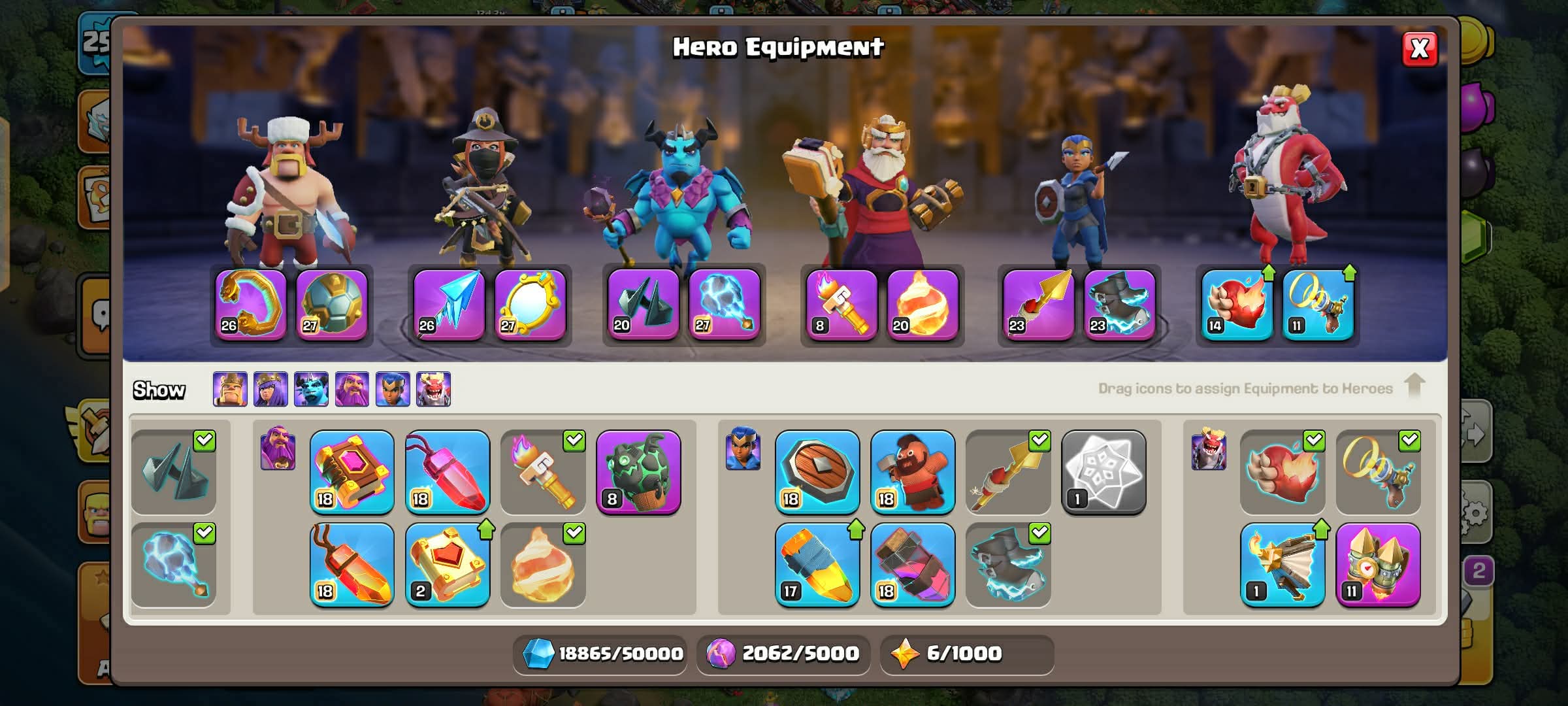
Task: Toggle the blue Minion Prince filter
Action: click(x=311, y=390)
